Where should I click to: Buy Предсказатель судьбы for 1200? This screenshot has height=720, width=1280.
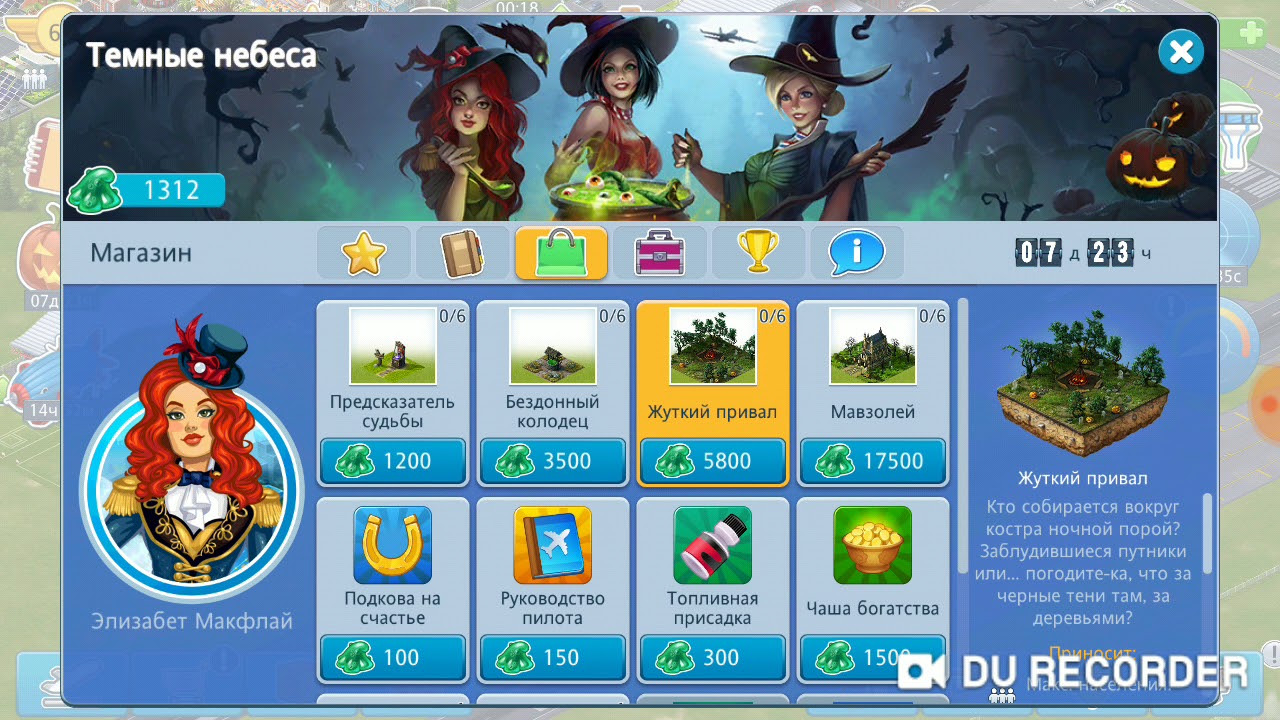(x=392, y=461)
